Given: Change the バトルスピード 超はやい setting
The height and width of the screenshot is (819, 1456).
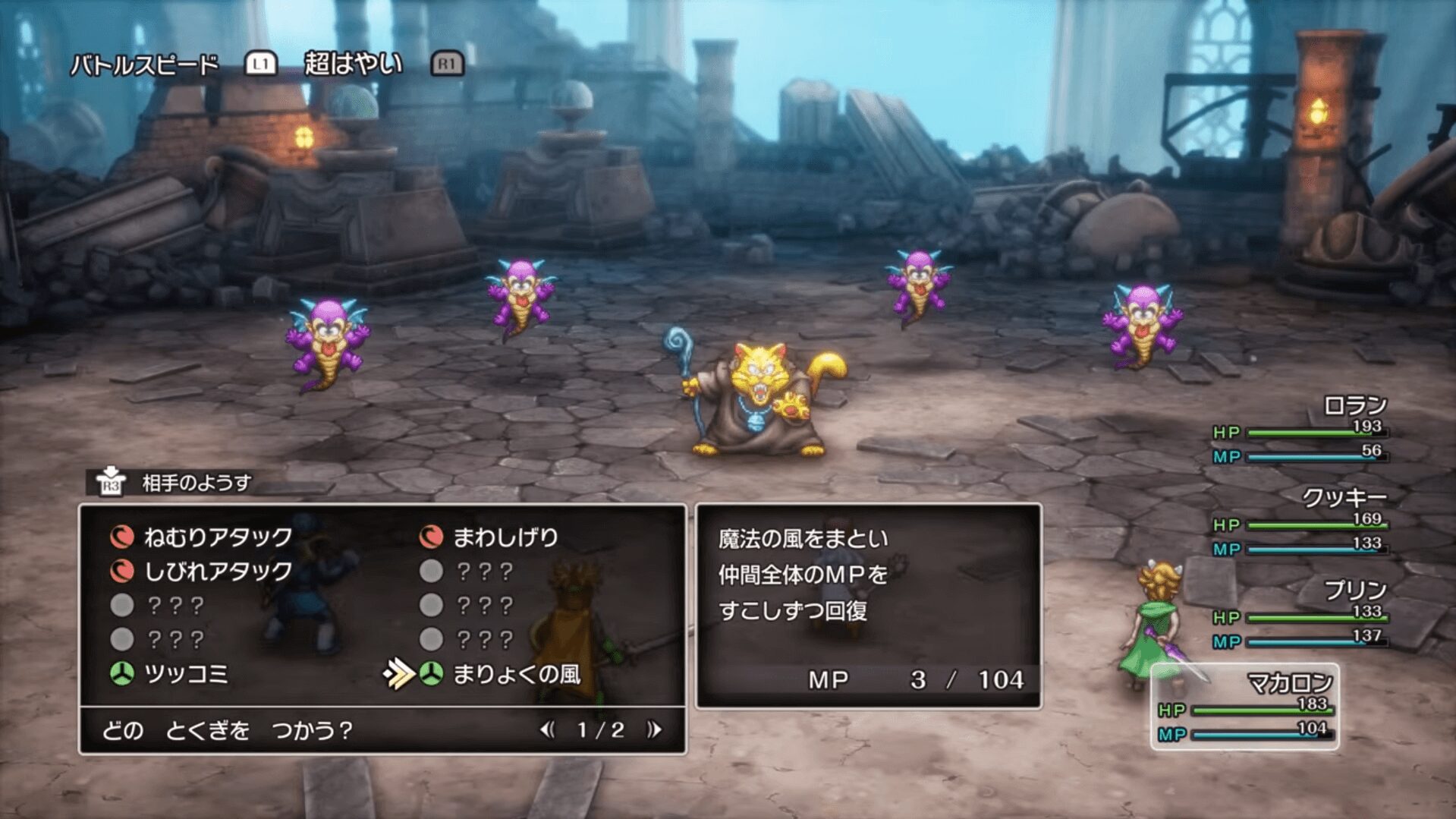Looking at the screenshot, I should point(353,64).
